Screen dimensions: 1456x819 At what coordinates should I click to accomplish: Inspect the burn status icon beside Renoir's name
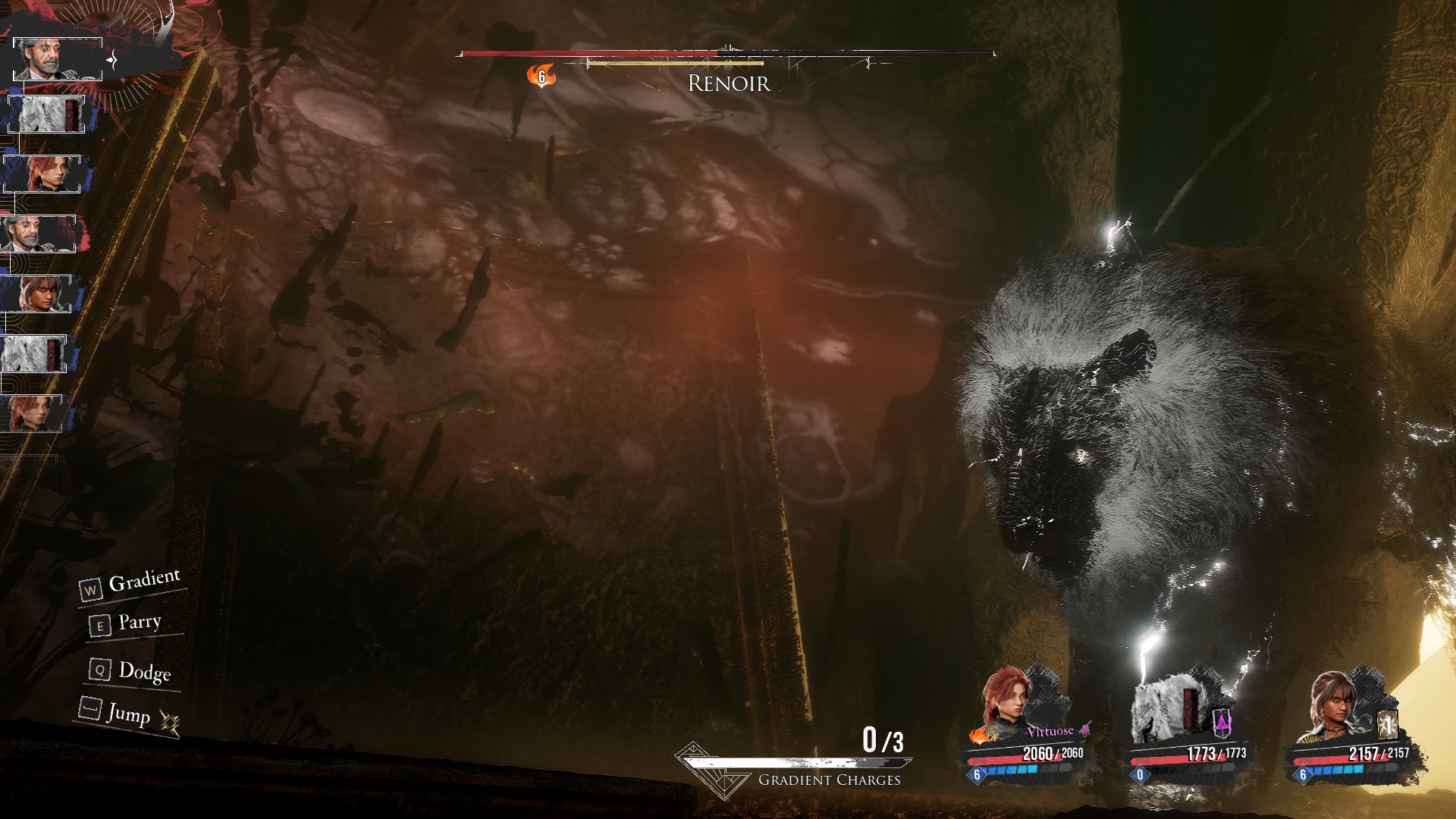tap(541, 76)
